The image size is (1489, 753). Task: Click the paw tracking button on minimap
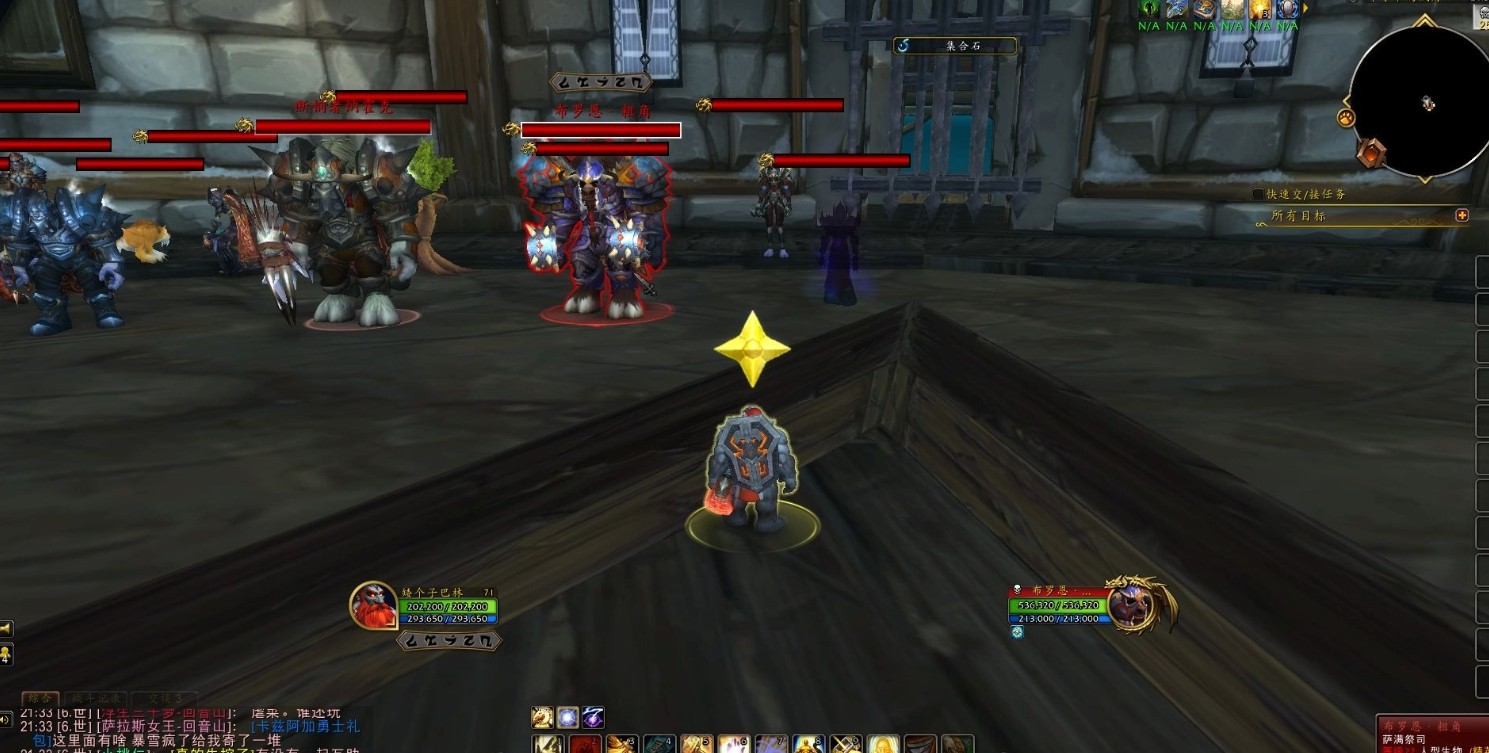pyautogui.click(x=1345, y=118)
